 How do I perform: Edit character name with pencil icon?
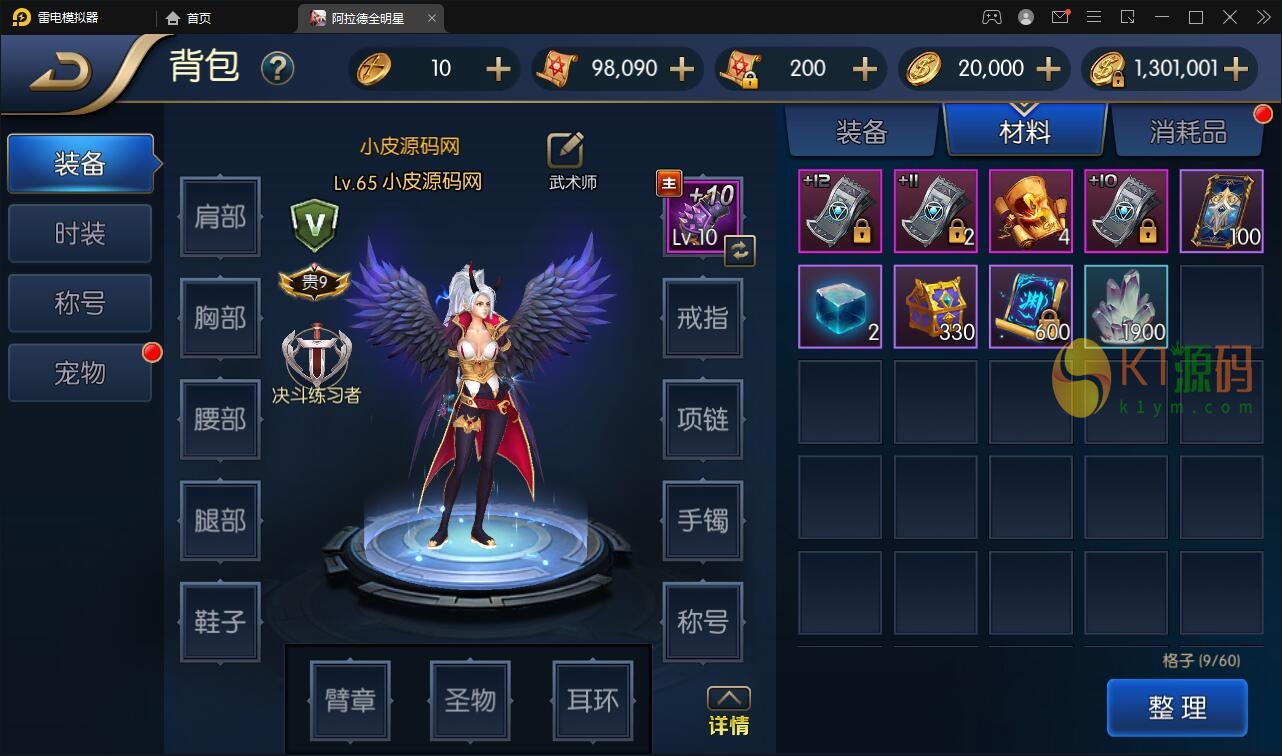pos(565,150)
